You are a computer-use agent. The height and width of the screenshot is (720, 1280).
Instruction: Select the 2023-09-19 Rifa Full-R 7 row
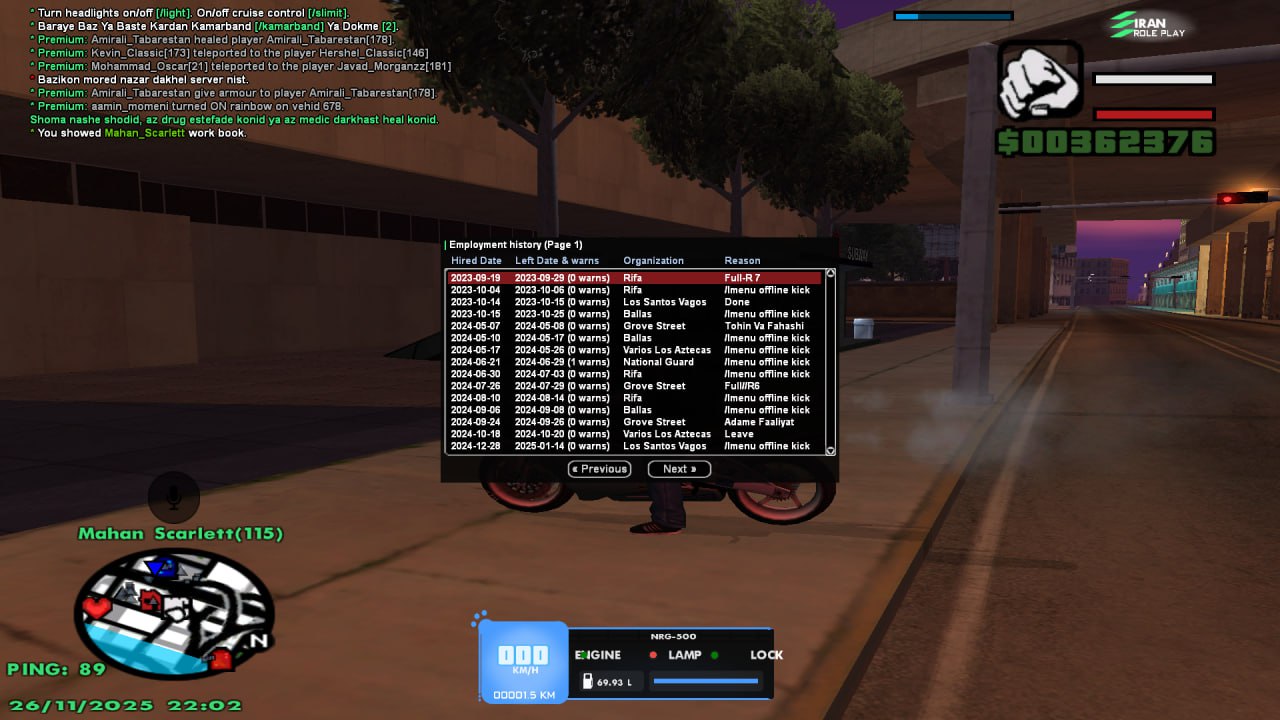pos(635,278)
